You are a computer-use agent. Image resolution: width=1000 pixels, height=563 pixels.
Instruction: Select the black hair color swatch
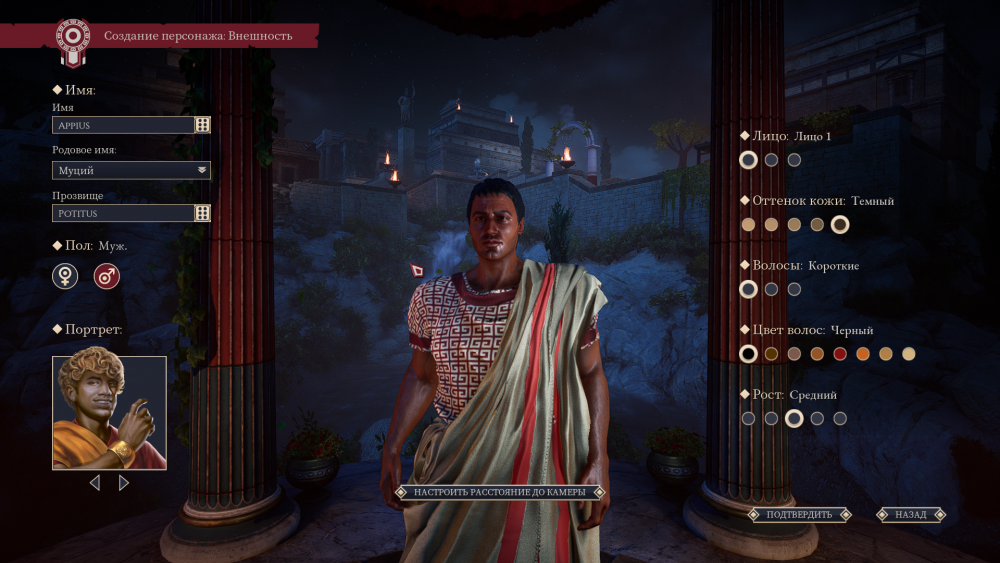pos(748,354)
